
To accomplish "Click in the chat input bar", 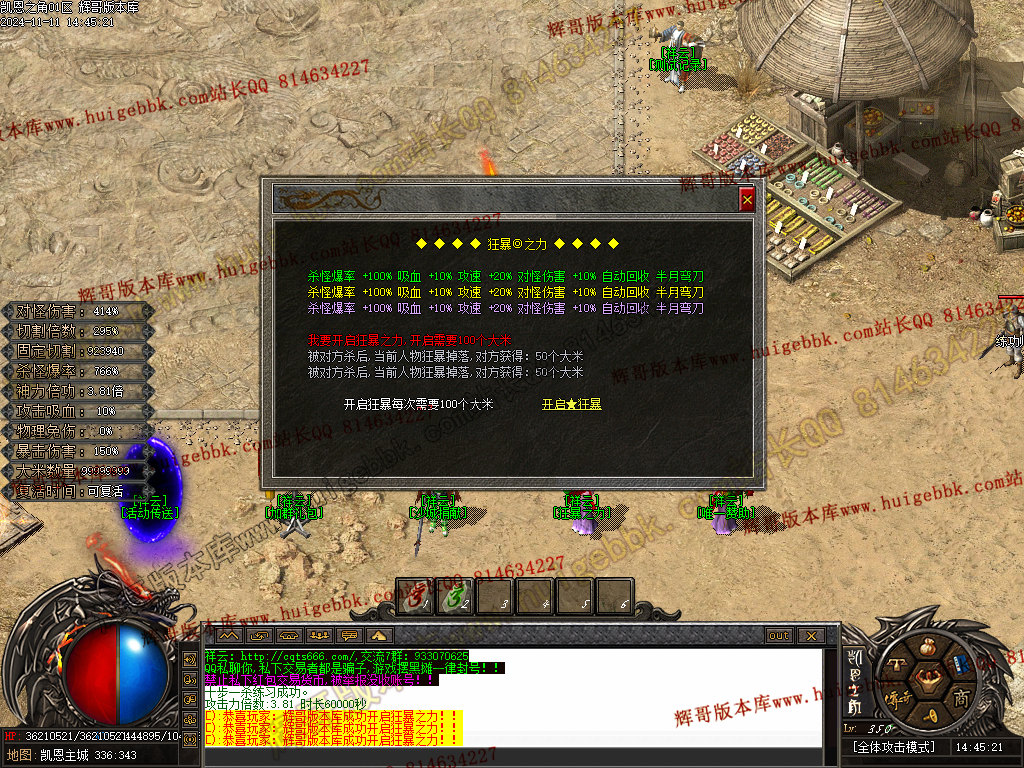I will point(500,755).
